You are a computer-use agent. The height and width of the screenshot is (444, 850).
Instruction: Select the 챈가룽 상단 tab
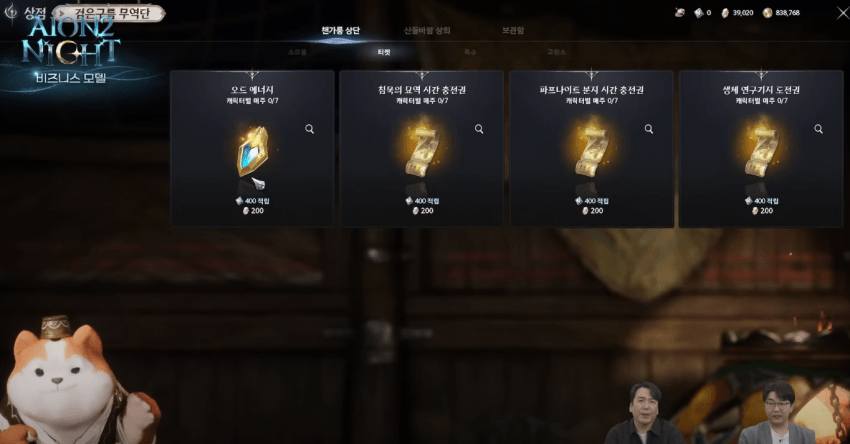341,31
